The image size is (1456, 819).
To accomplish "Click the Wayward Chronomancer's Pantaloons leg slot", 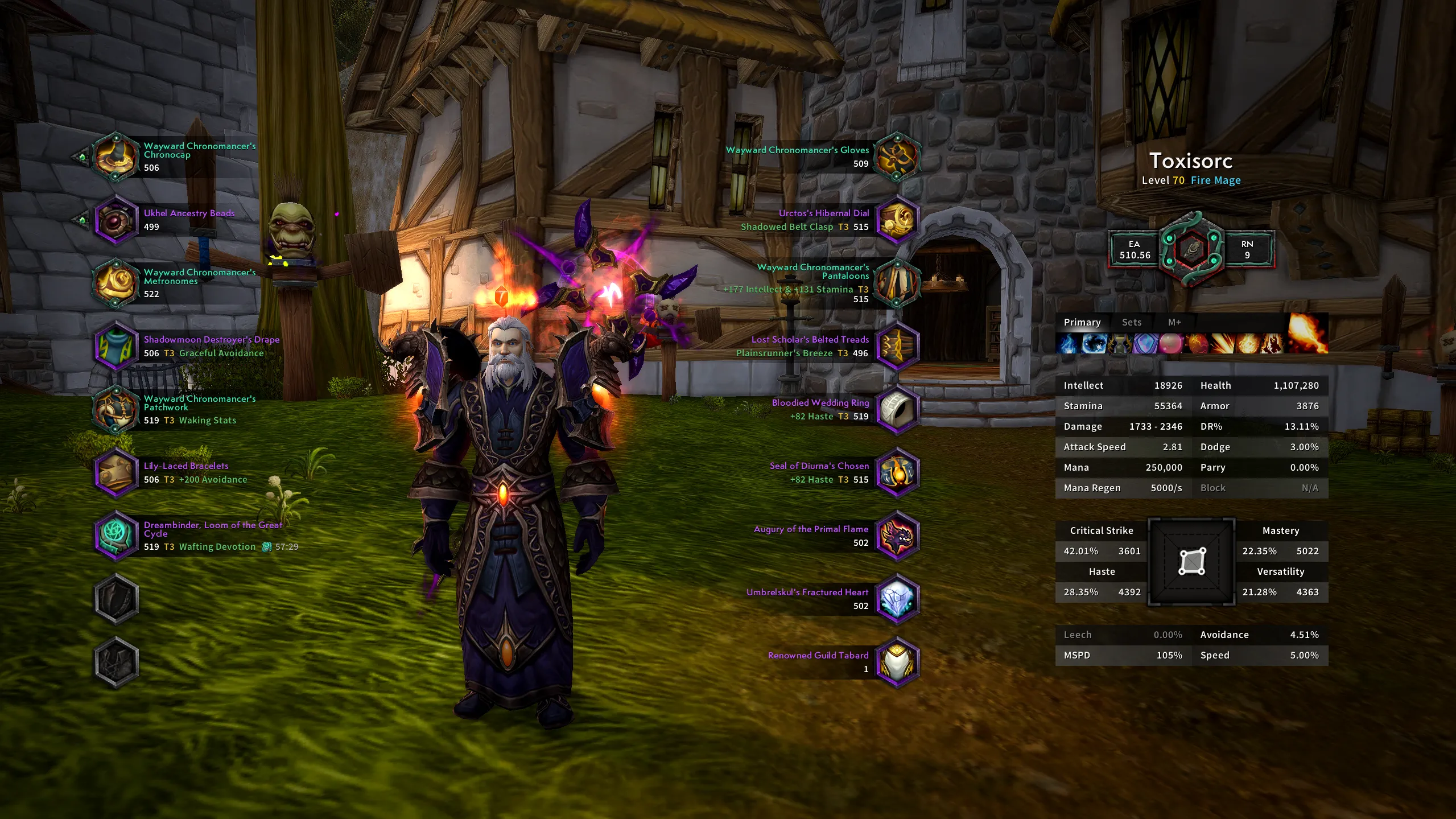I will pos(897,283).
